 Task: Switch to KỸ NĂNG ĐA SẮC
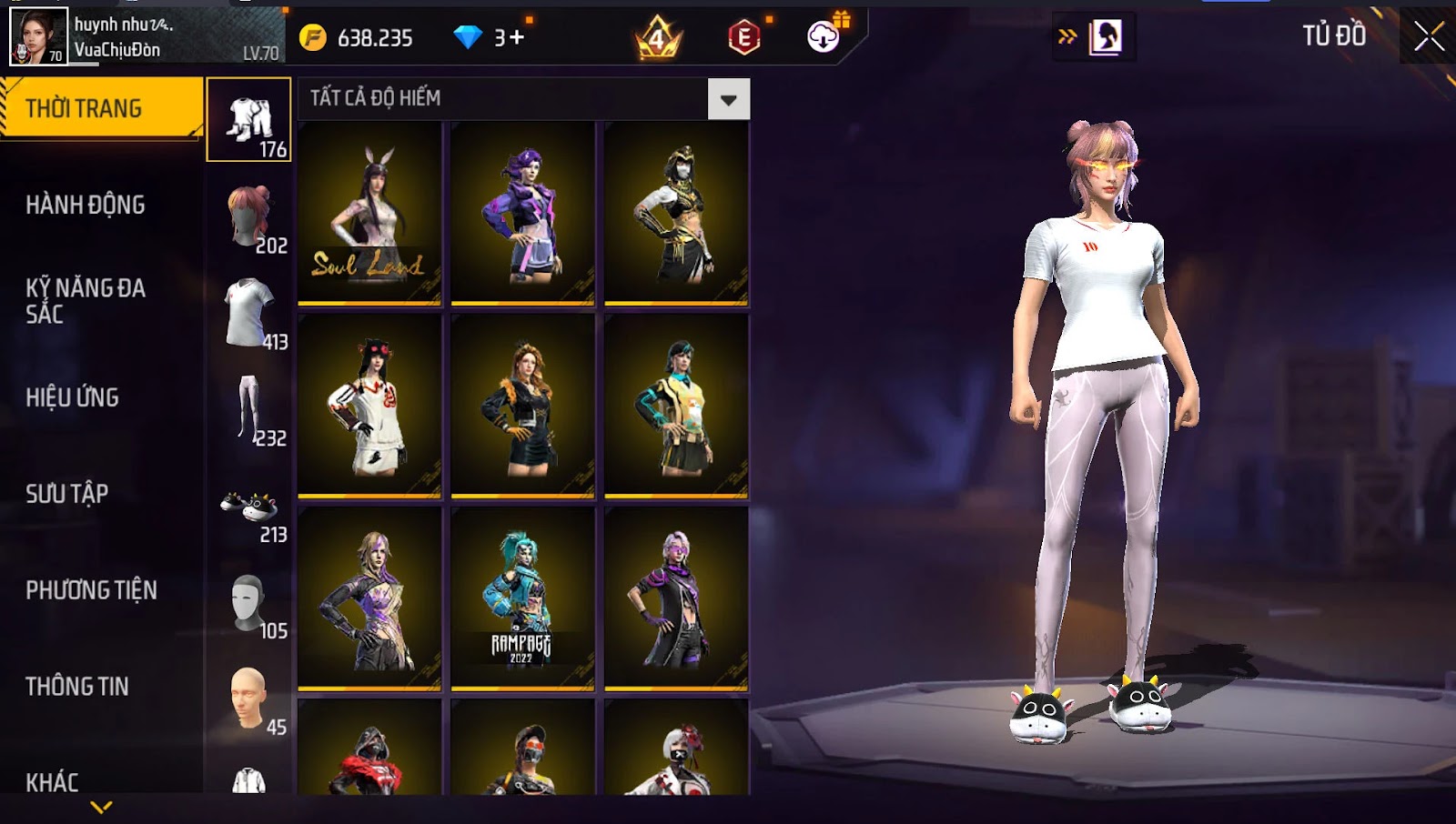86,301
